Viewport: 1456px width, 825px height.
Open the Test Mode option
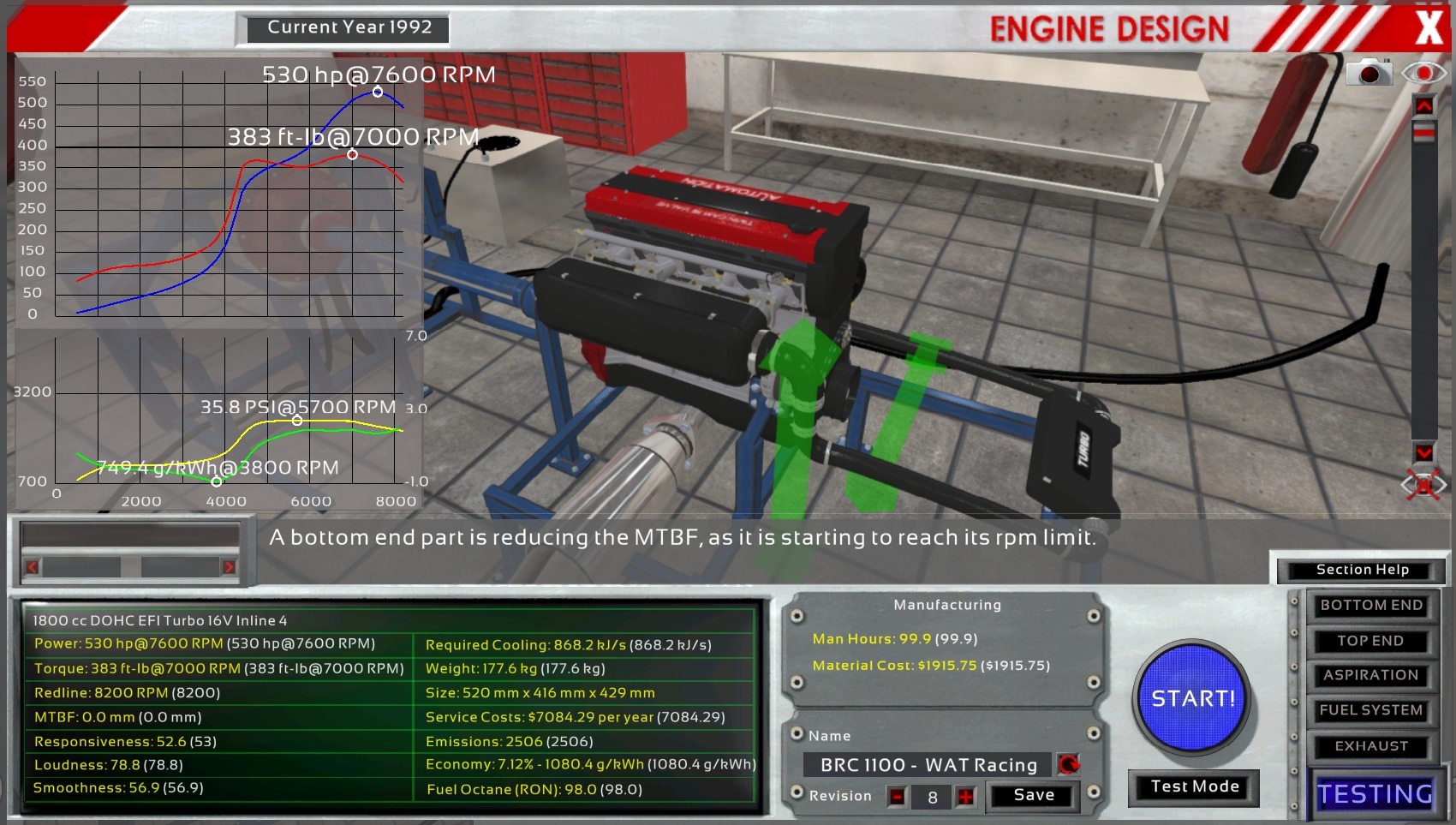[1194, 787]
